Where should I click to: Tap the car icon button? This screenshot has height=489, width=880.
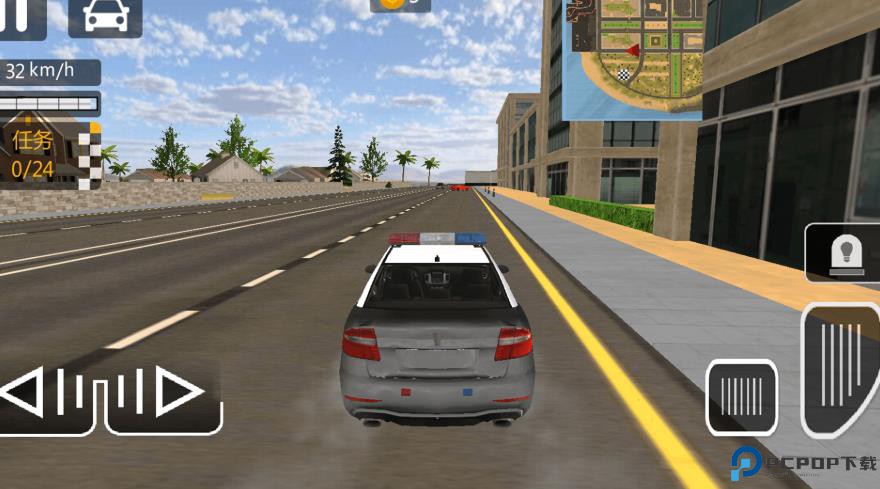coord(104,16)
